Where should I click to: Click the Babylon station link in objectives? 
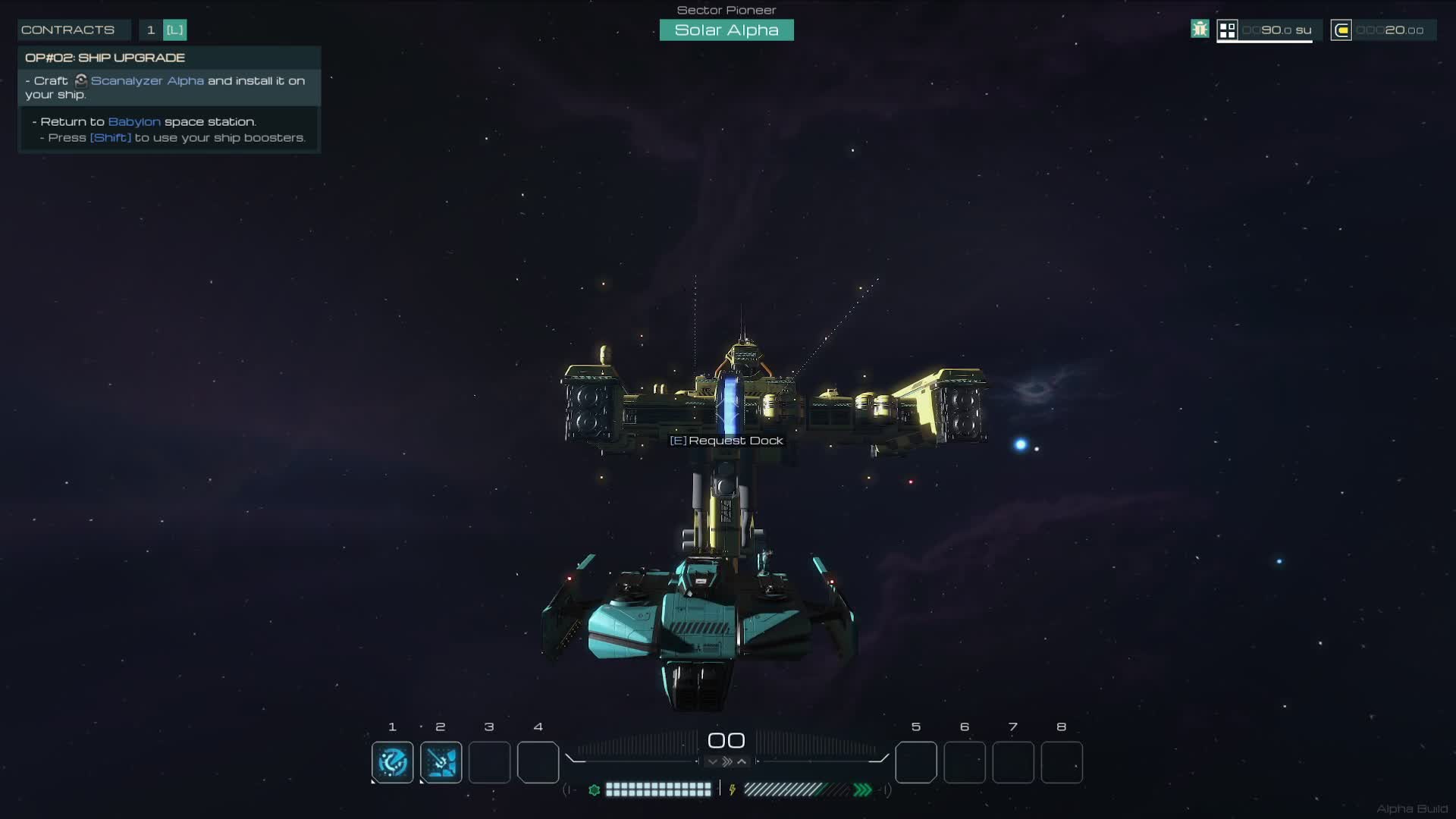134,121
